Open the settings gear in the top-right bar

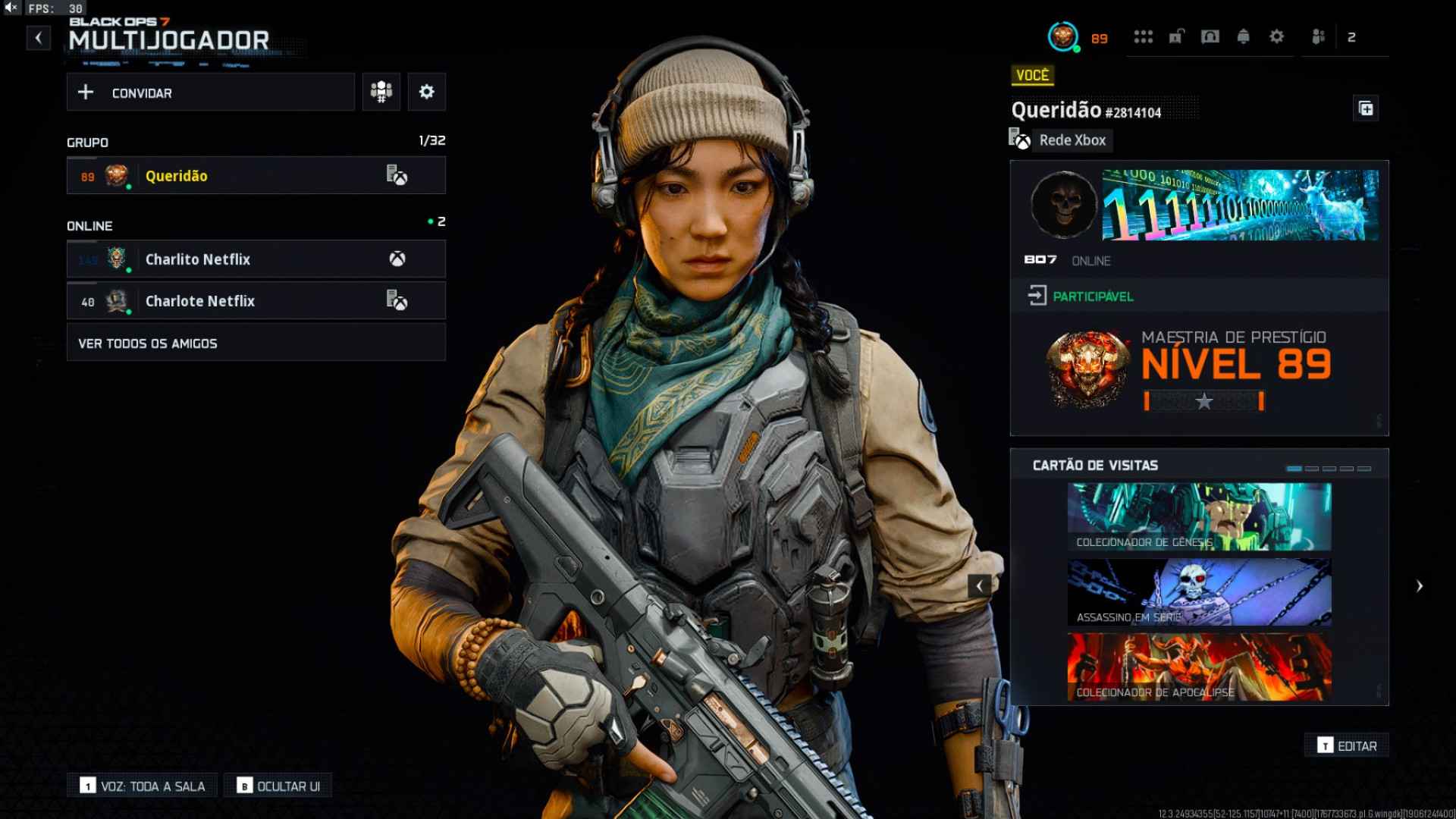tap(1277, 36)
